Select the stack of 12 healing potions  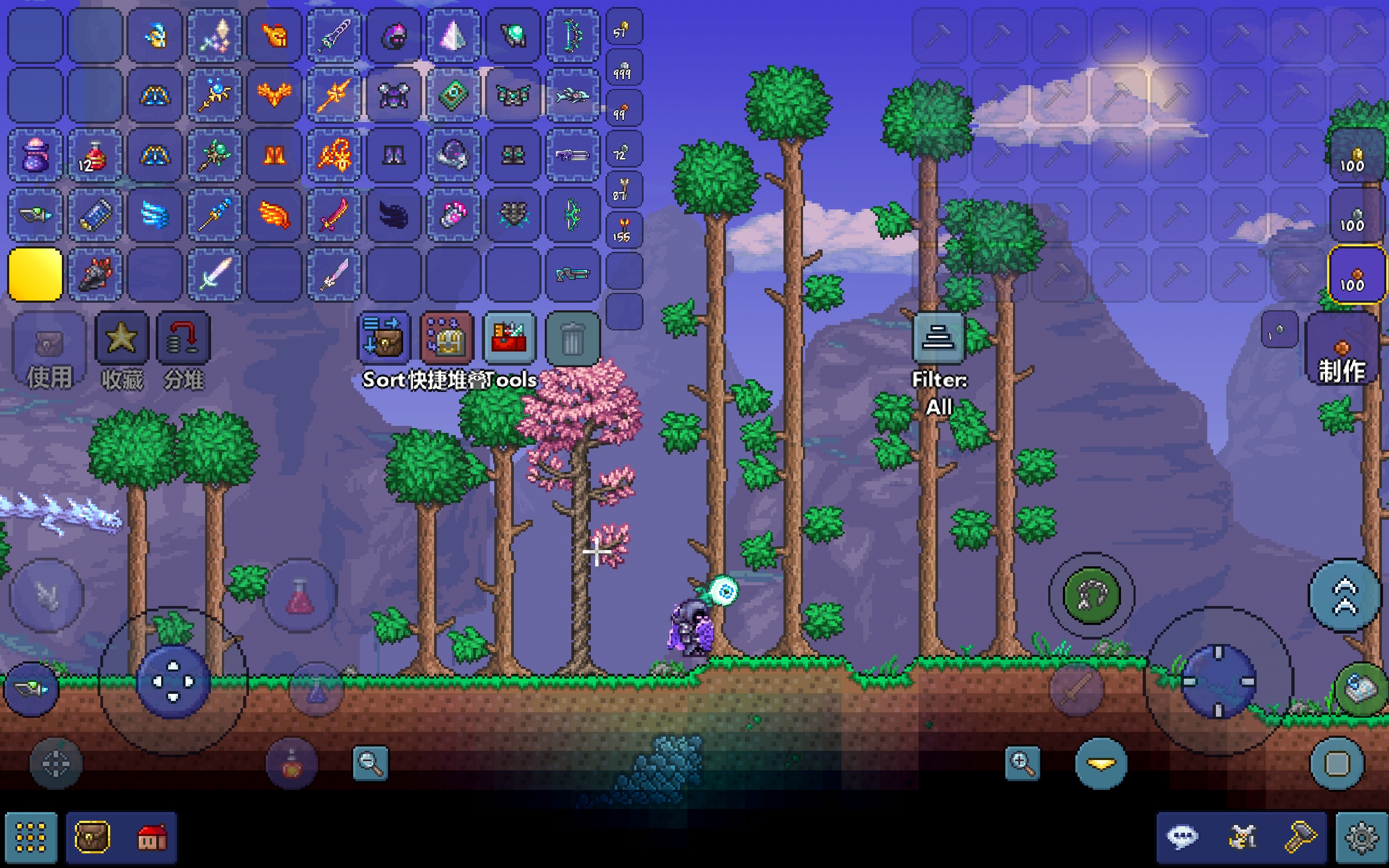(95, 155)
